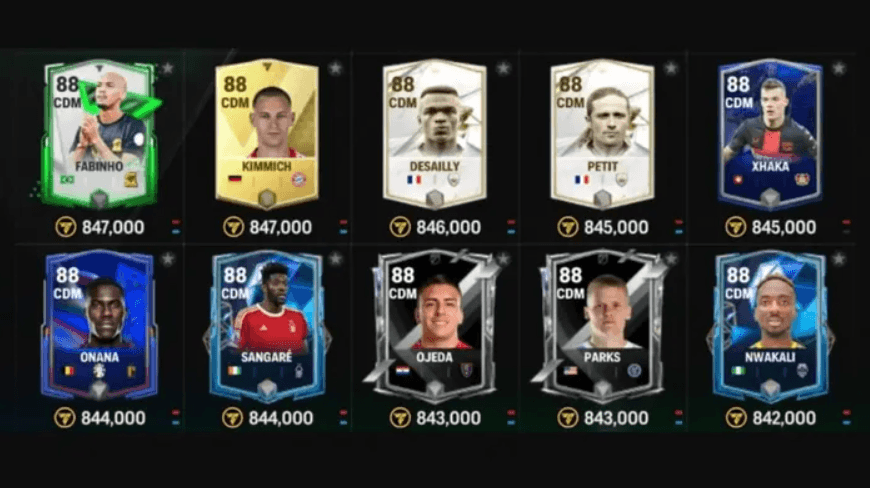This screenshot has width=870, height=488.
Task: Star the Xhaka card as favorite
Action: click(x=839, y=68)
